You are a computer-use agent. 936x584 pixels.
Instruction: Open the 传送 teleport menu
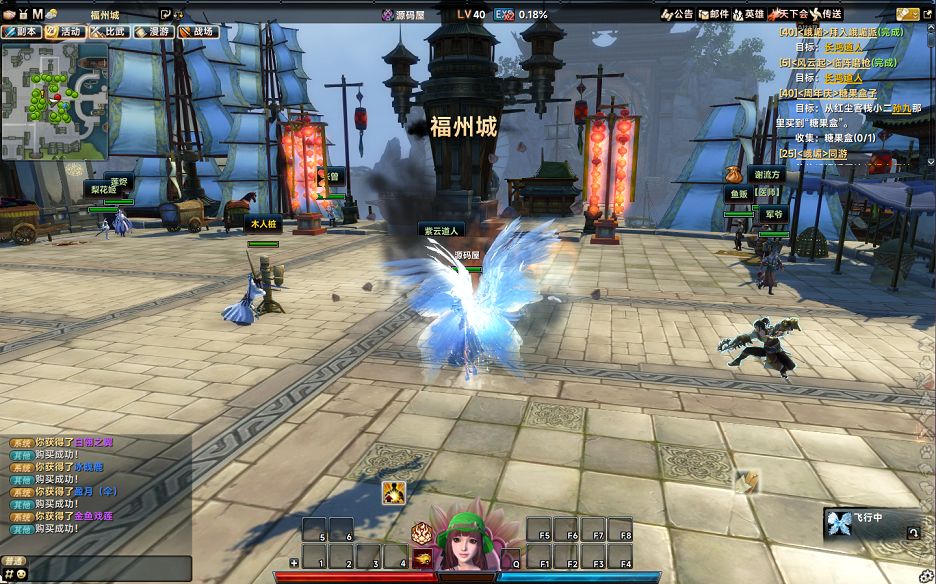tap(826, 14)
